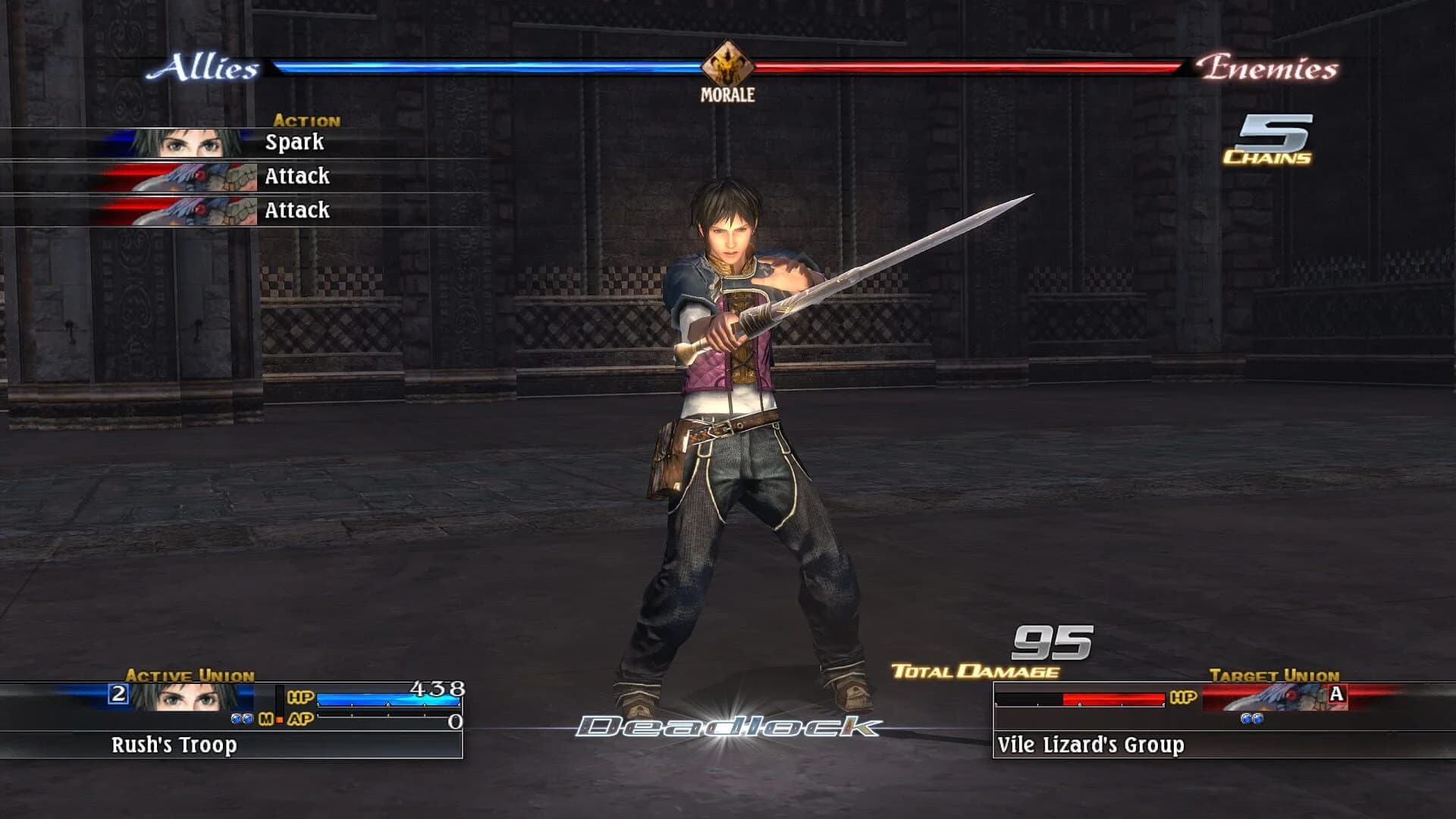Screen dimensions: 1456x819
Task: Expand the Spark action entry
Action: click(x=294, y=142)
